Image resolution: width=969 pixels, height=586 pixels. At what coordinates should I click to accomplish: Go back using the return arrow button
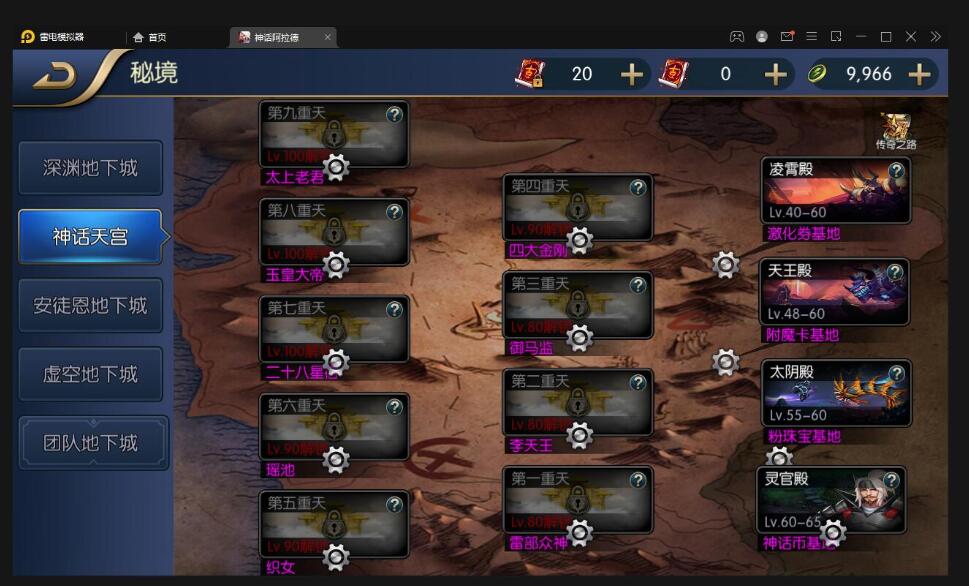click(55, 75)
